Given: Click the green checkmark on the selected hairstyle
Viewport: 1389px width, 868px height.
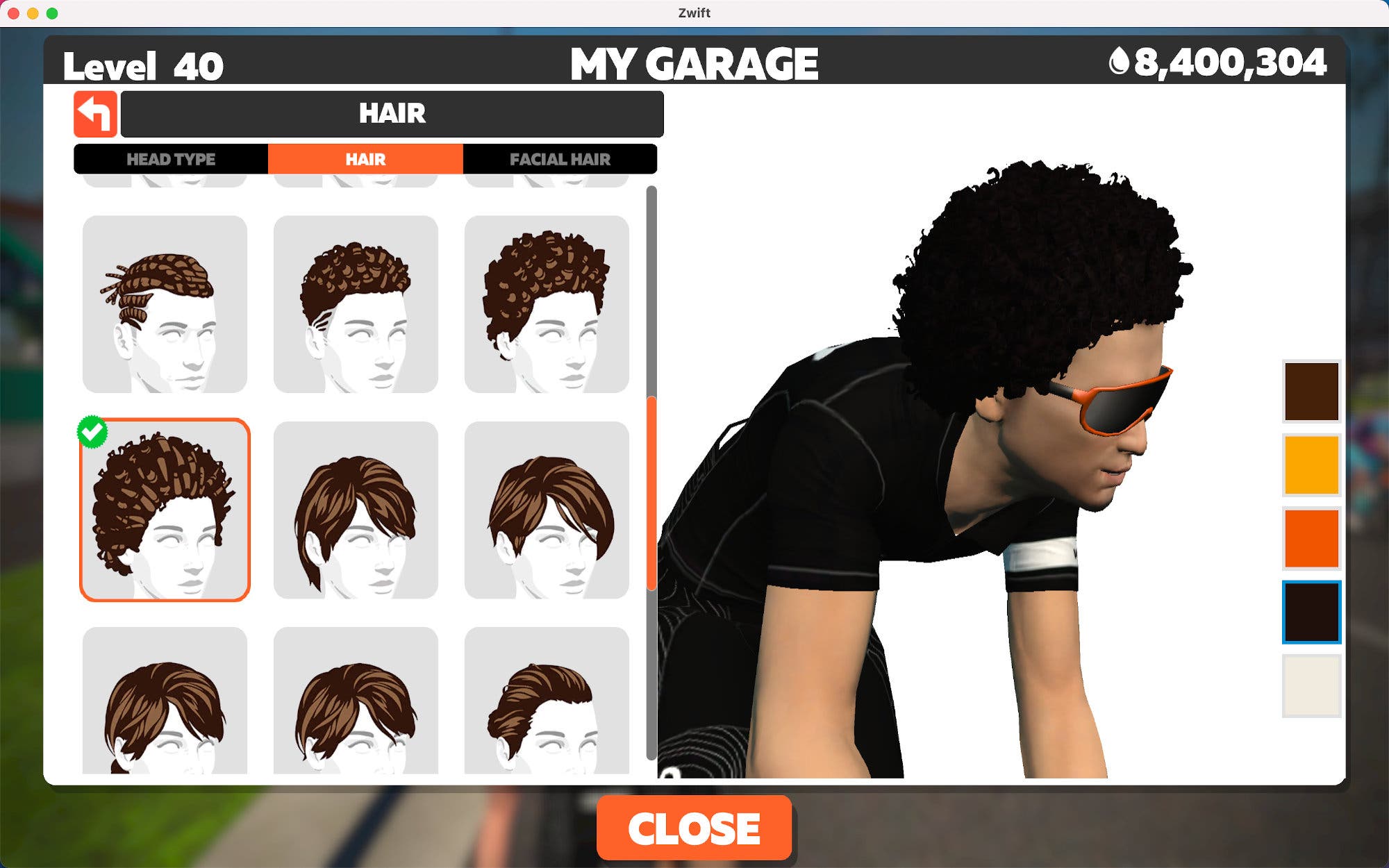Looking at the screenshot, I should (91, 431).
